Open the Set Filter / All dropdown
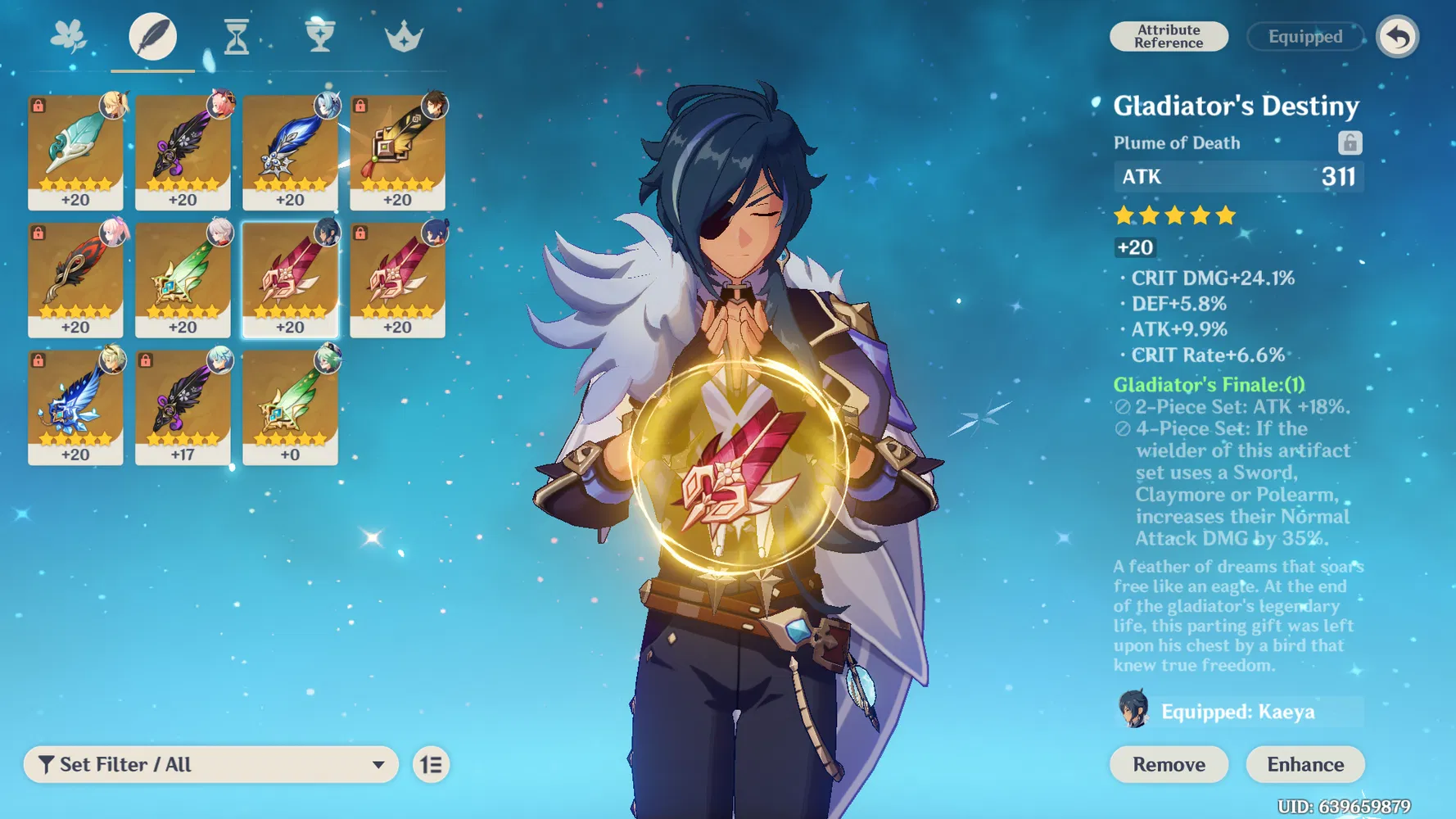The image size is (1456, 819). pos(211,764)
